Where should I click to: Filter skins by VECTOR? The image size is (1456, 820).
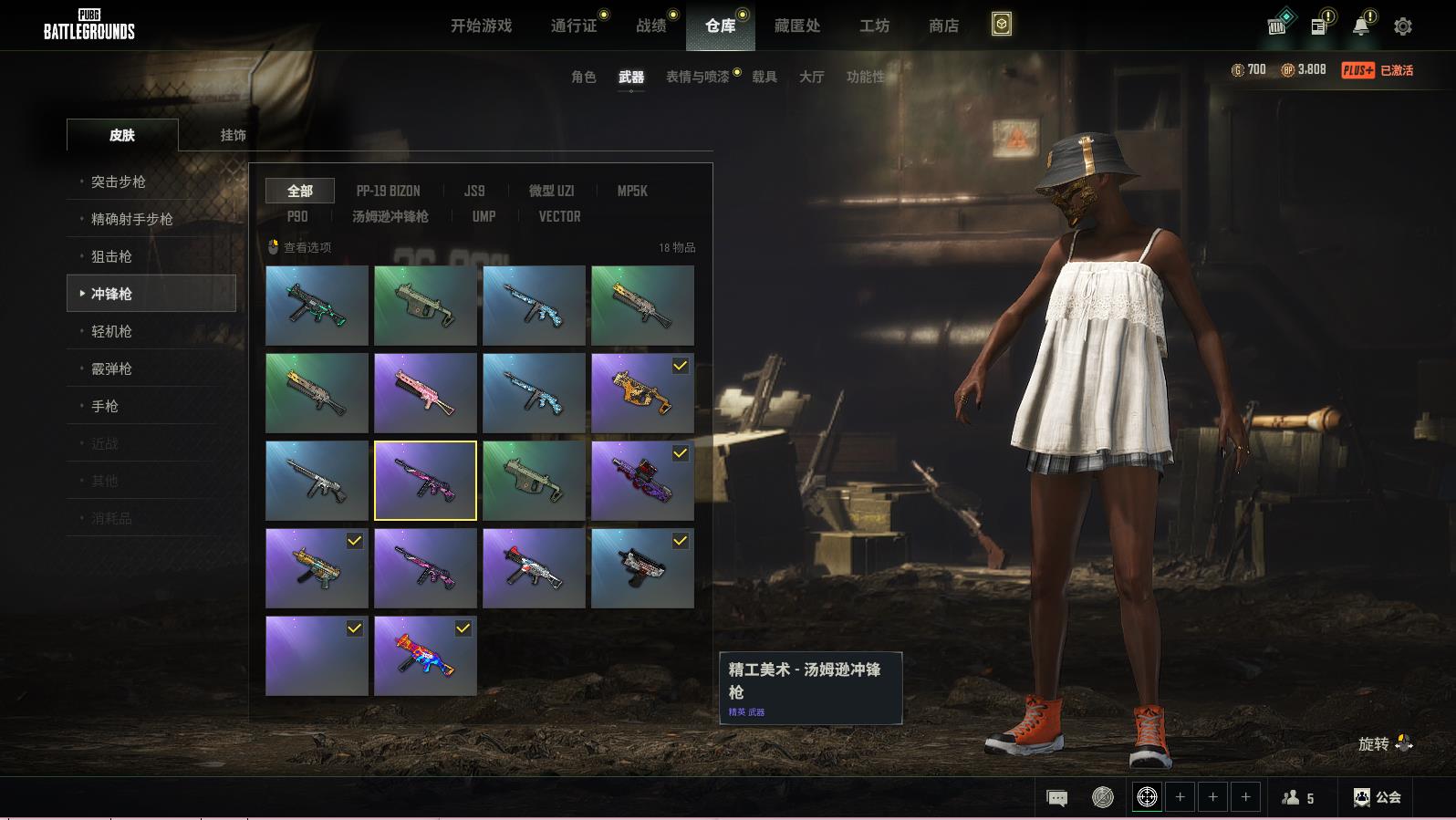click(x=559, y=216)
